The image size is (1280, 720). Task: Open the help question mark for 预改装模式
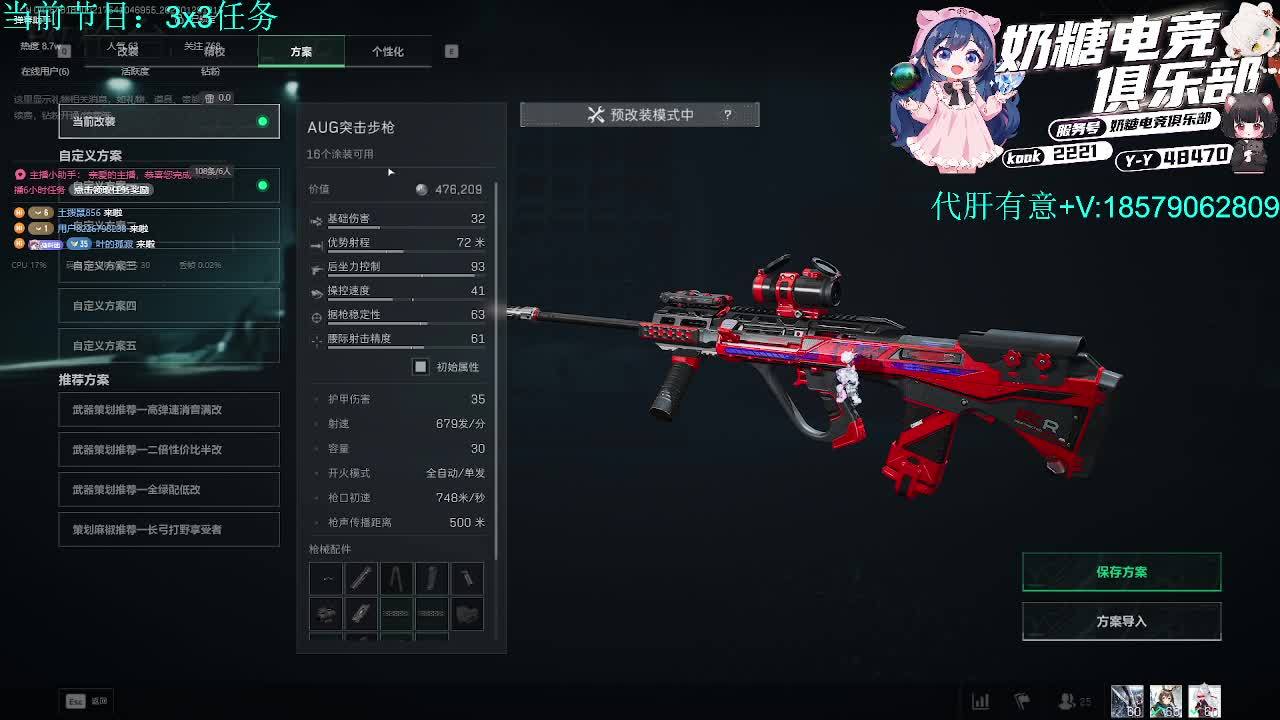[x=727, y=115]
